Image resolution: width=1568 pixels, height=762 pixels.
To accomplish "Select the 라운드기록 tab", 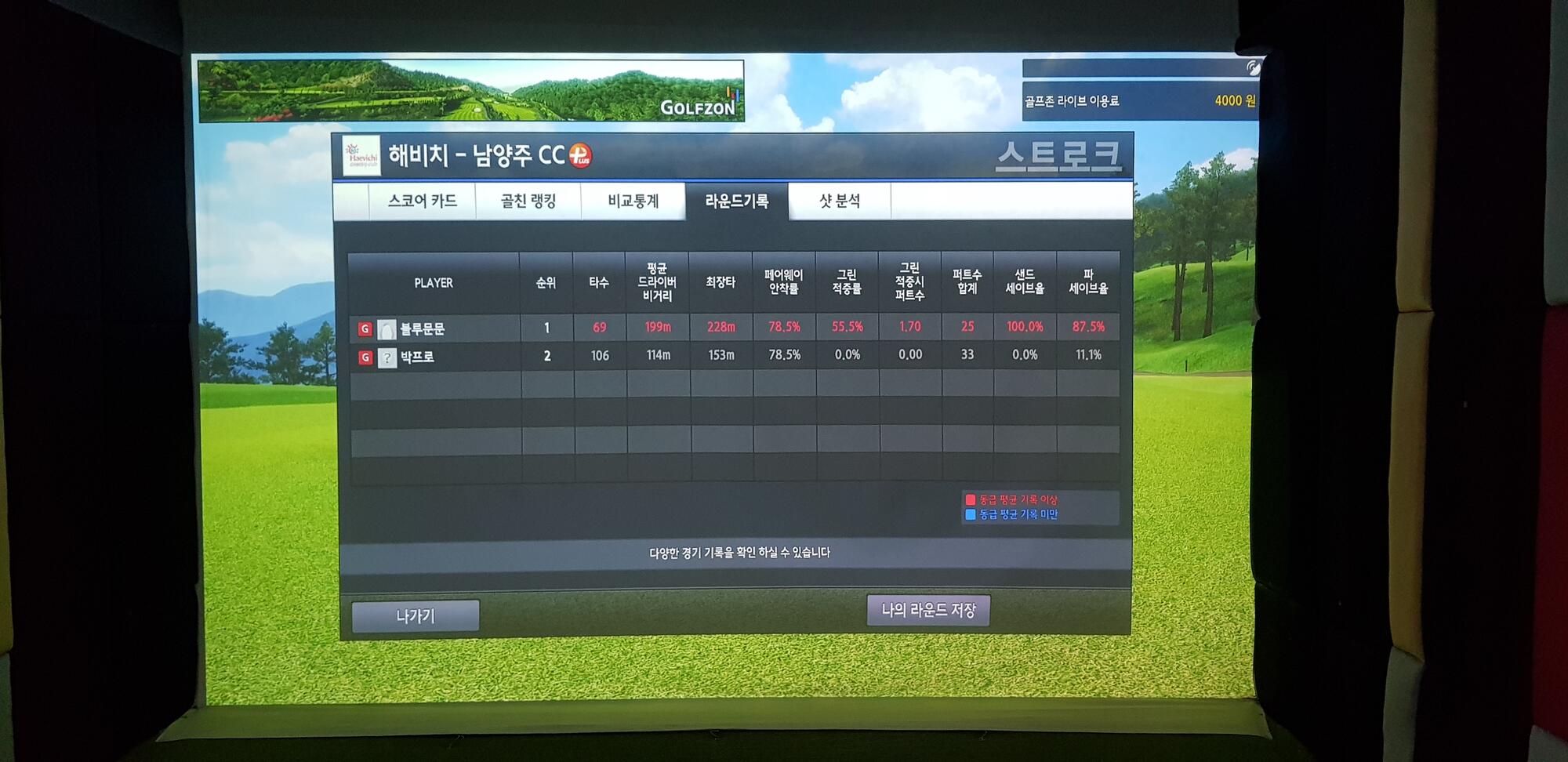I will (736, 201).
